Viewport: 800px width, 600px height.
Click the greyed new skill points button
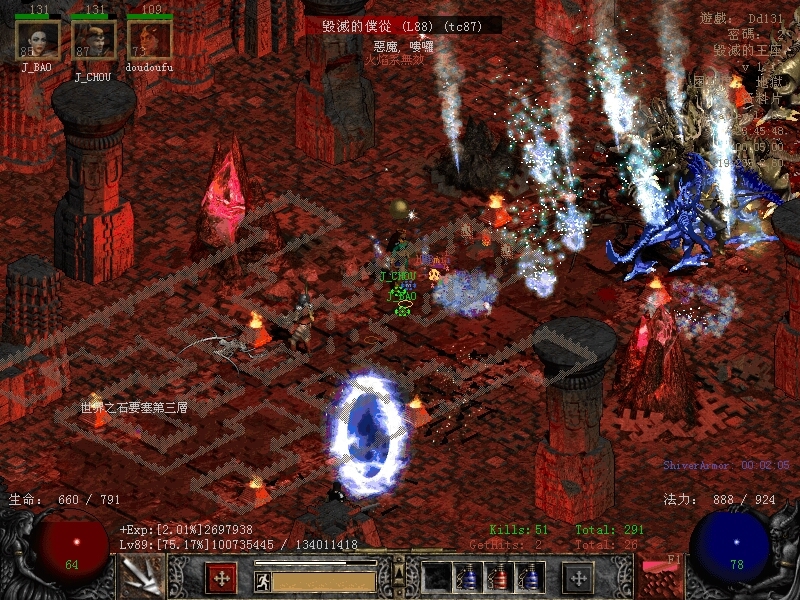pos(578,577)
